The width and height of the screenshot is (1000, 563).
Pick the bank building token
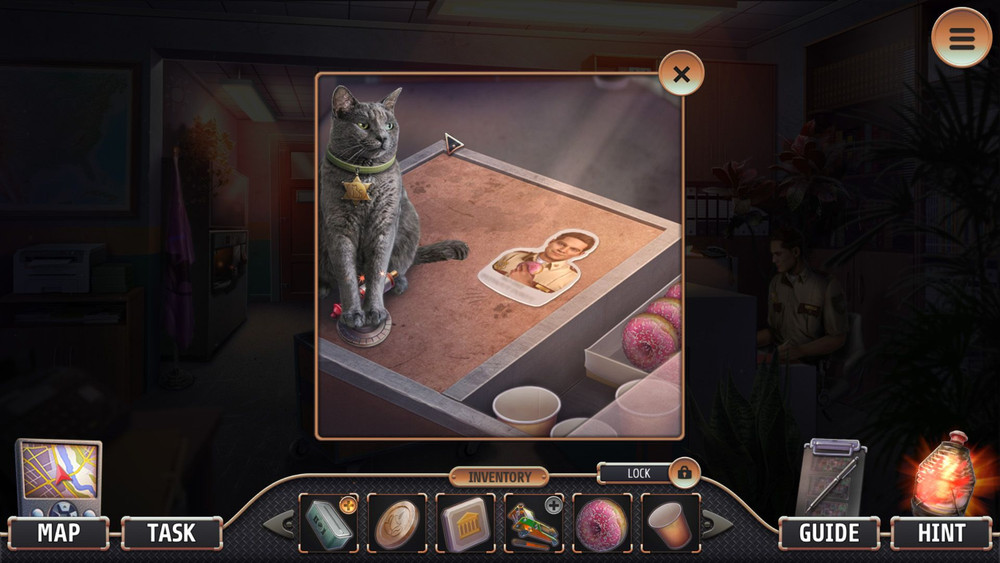pyautogui.click(x=465, y=523)
